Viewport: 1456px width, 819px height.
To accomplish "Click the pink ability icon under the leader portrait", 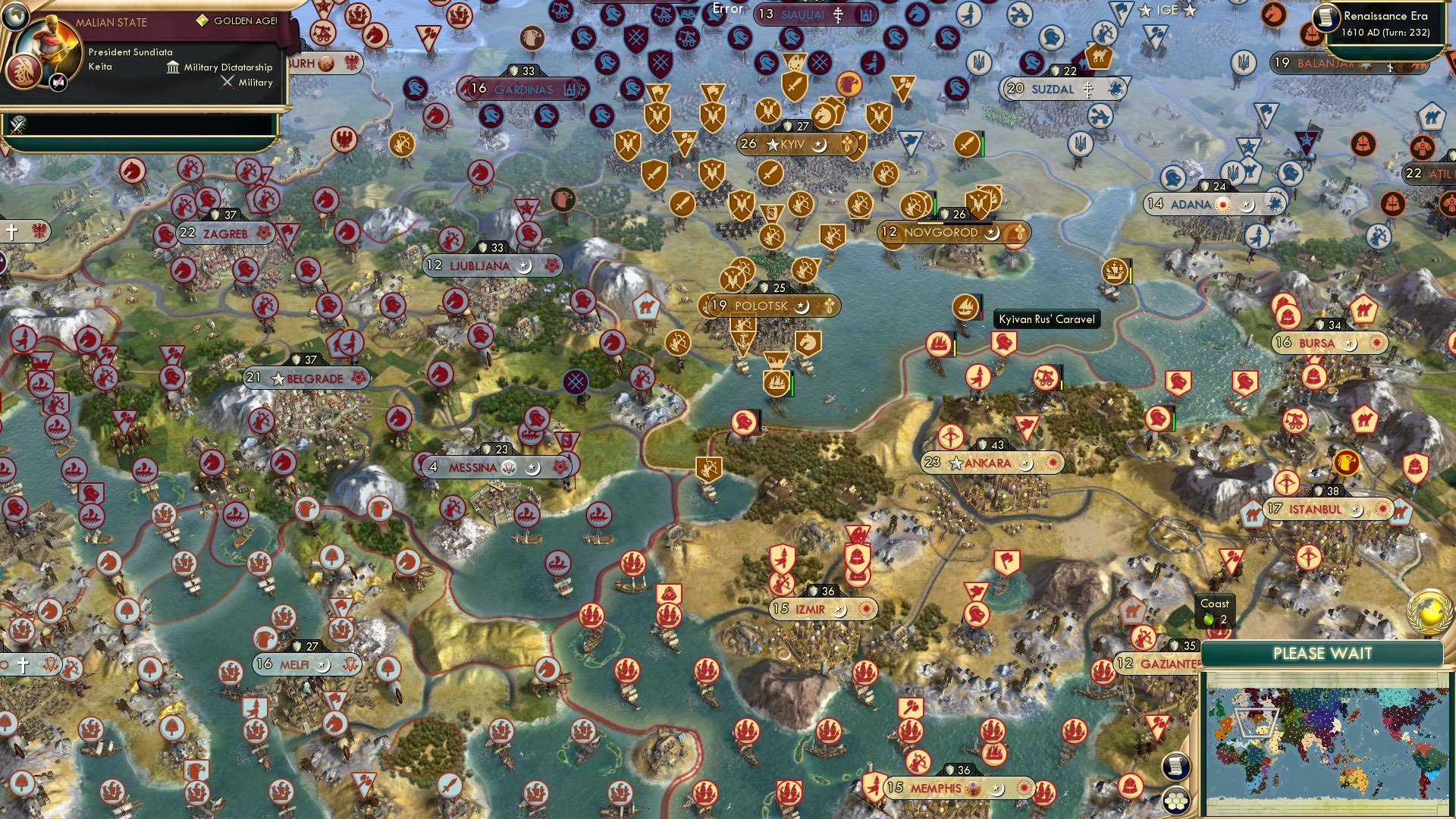I will (58, 82).
